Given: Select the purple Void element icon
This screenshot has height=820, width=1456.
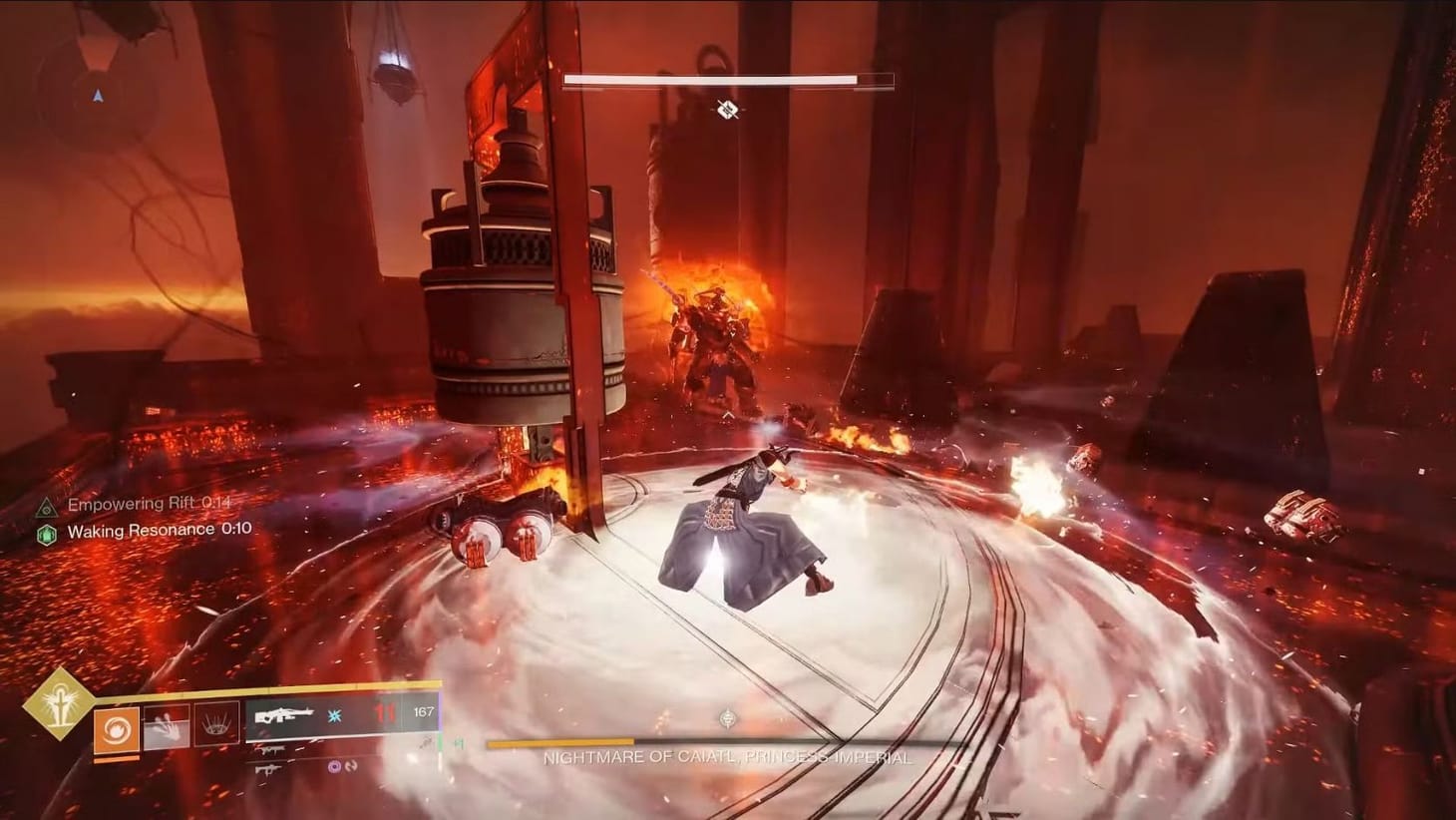Looking at the screenshot, I should coord(333,766).
